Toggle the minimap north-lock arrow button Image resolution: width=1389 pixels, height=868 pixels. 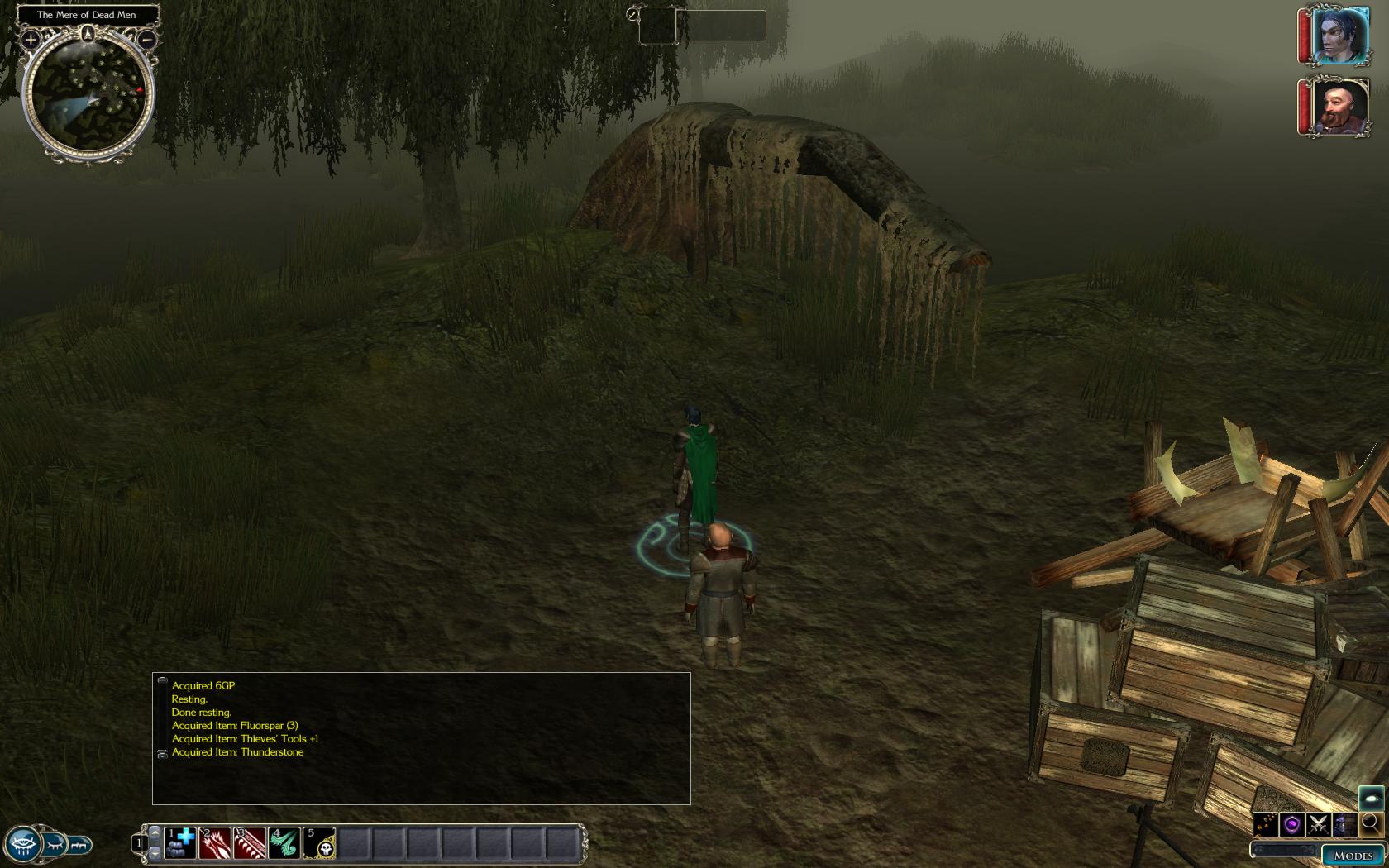88,34
